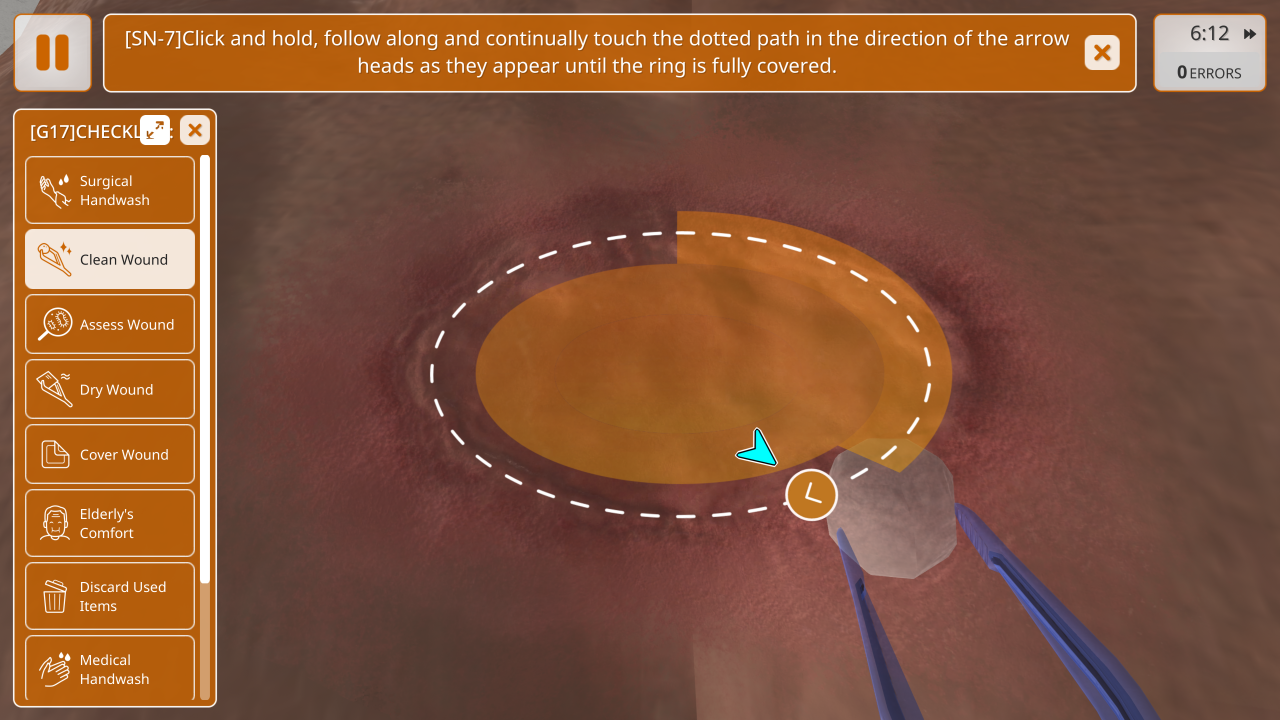This screenshot has height=720, width=1280.
Task: Click the checklist scrollbar
Action: coord(205,370)
